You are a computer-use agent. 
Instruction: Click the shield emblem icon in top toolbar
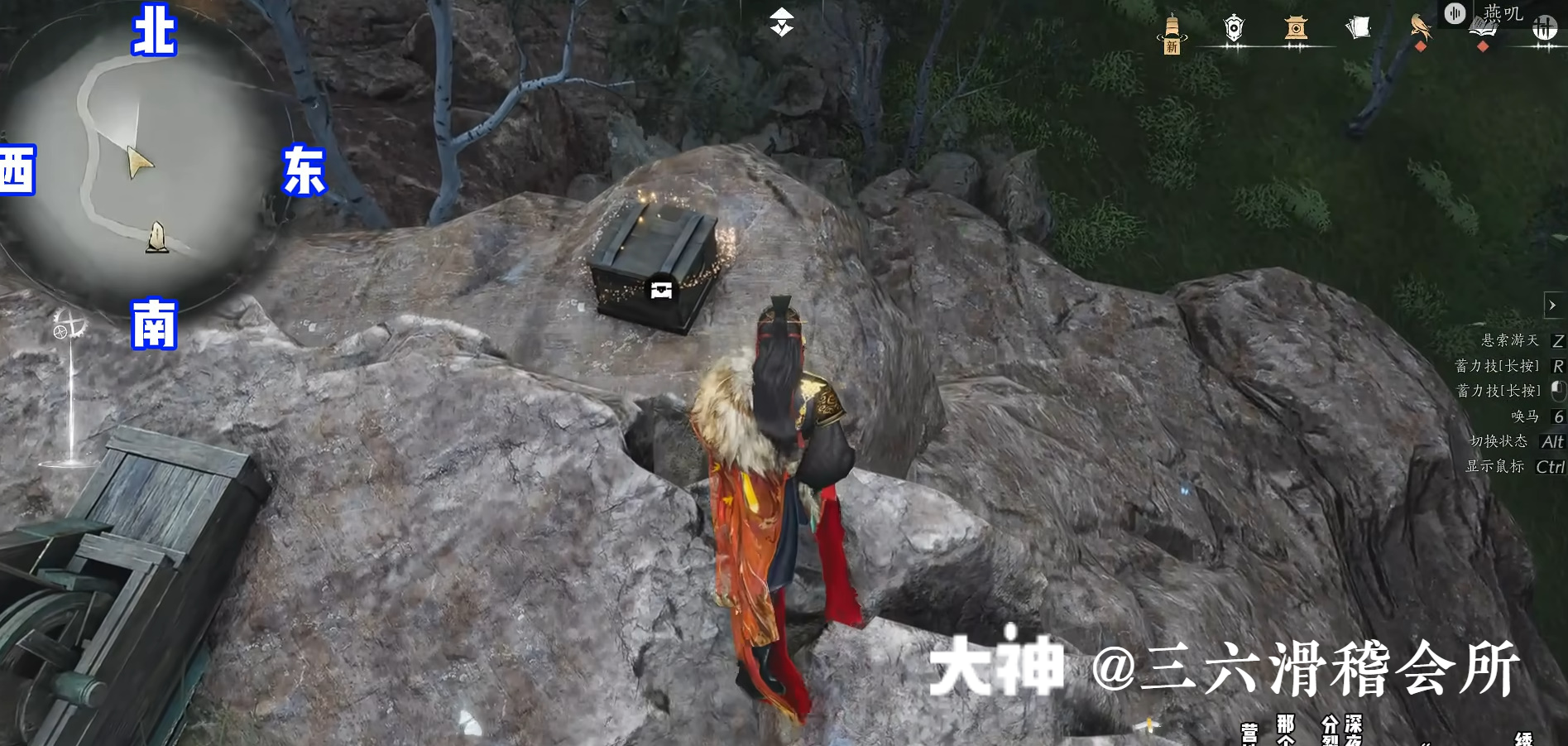(x=1233, y=27)
